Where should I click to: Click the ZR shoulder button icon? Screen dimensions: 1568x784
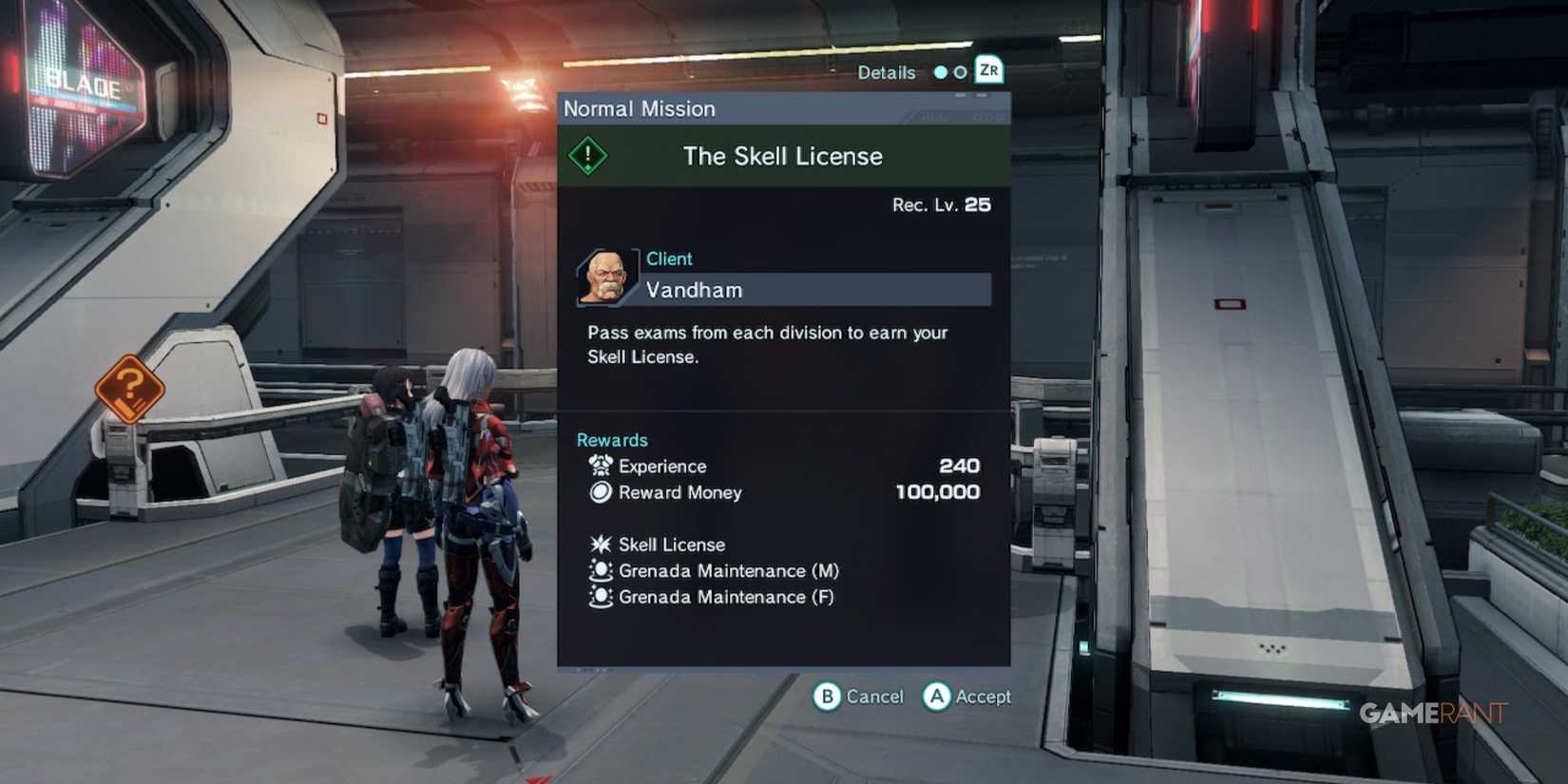(988, 70)
